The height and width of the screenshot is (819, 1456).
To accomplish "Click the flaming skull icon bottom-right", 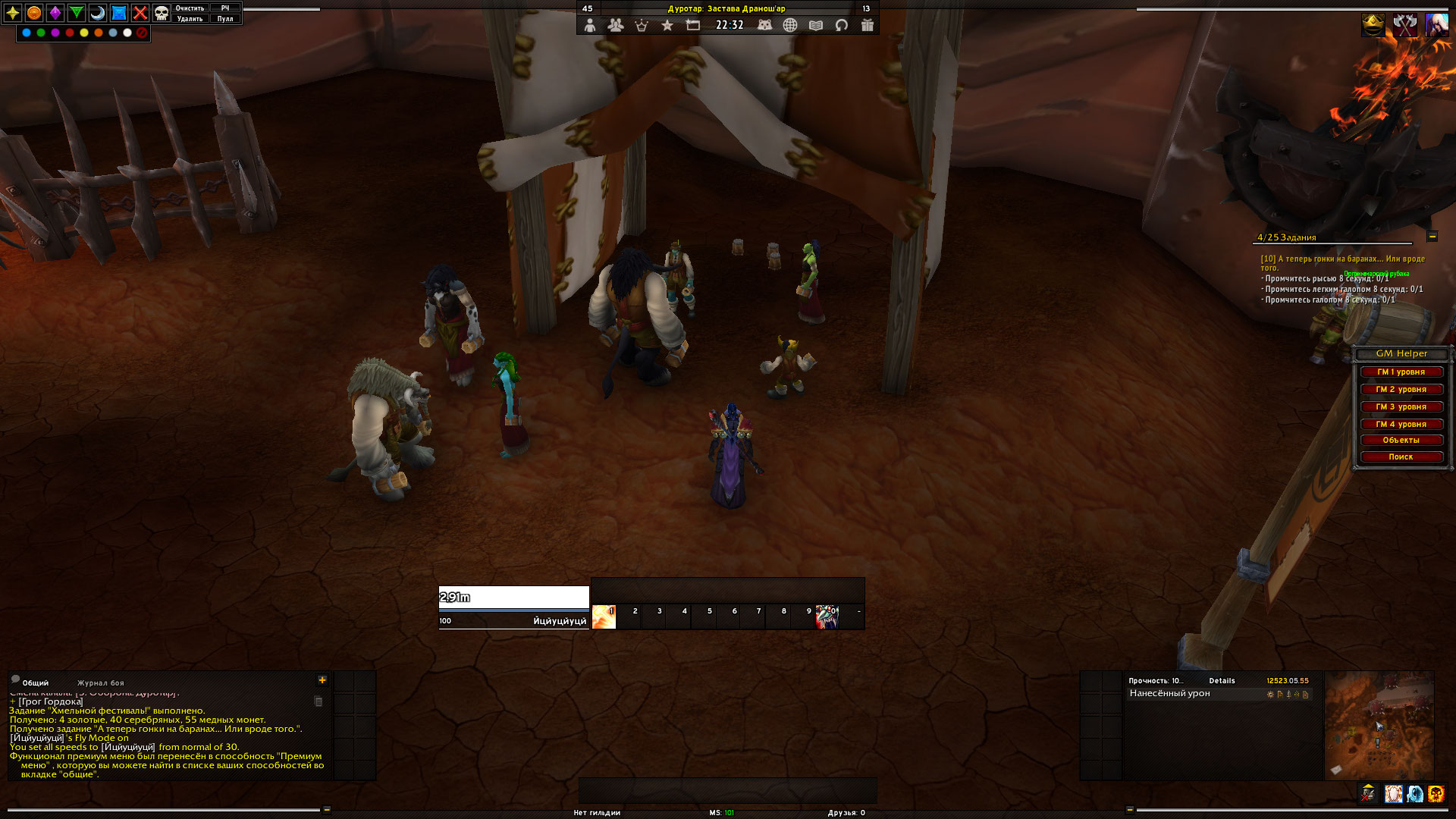I will [1436, 794].
